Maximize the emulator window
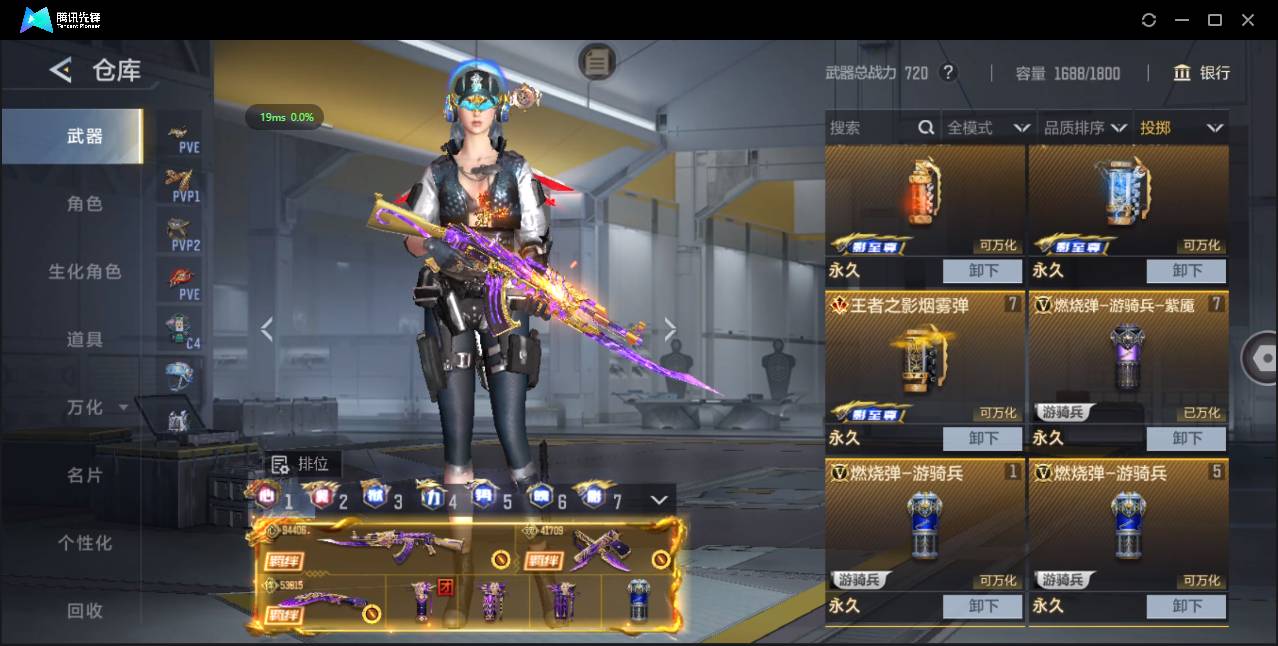The width and height of the screenshot is (1278, 646). pyautogui.click(x=1215, y=20)
